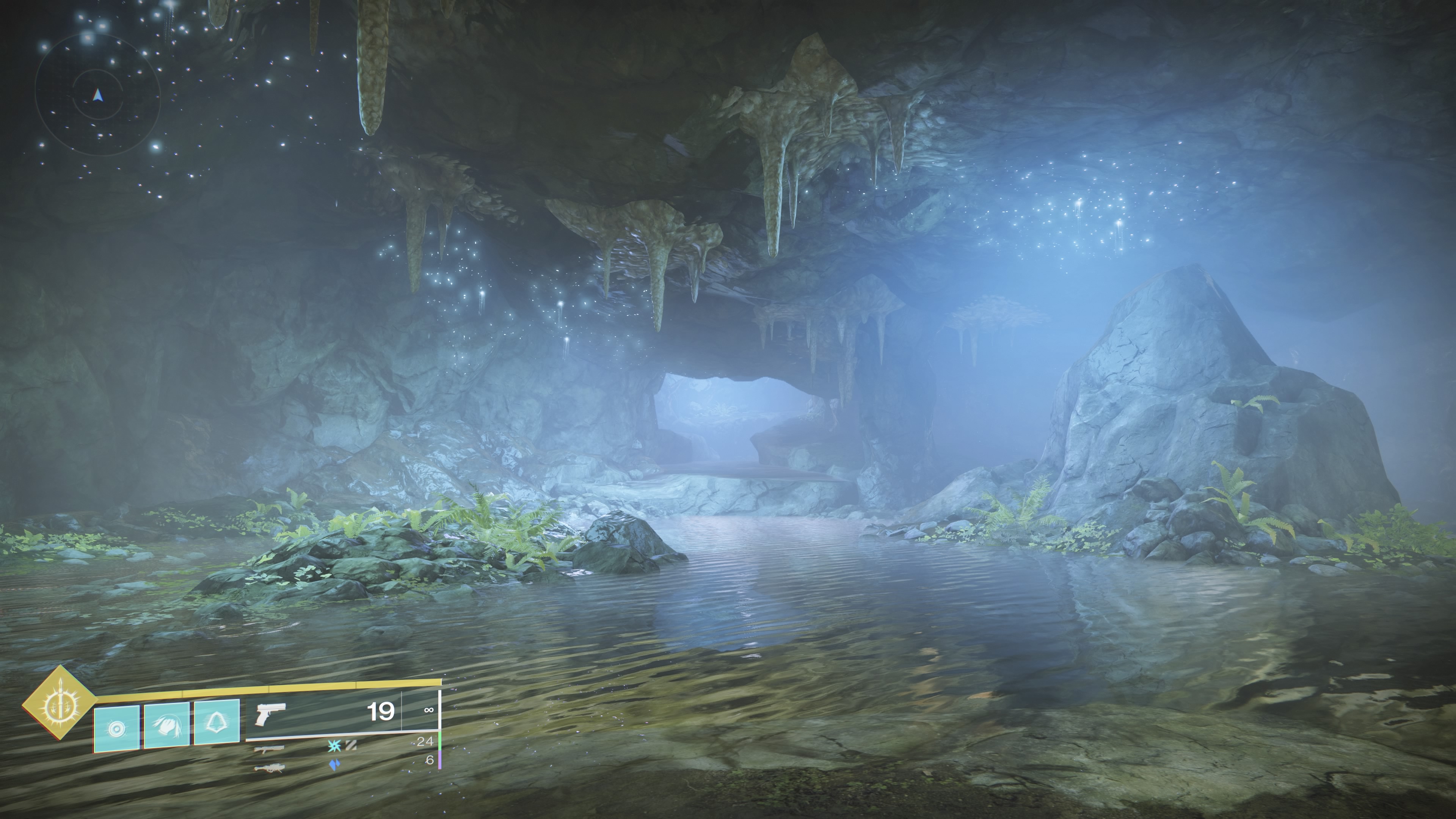The width and height of the screenshot is (1456, 819).
Task: Activate the golden diamond super ability
Action: [x=60, y=703]
